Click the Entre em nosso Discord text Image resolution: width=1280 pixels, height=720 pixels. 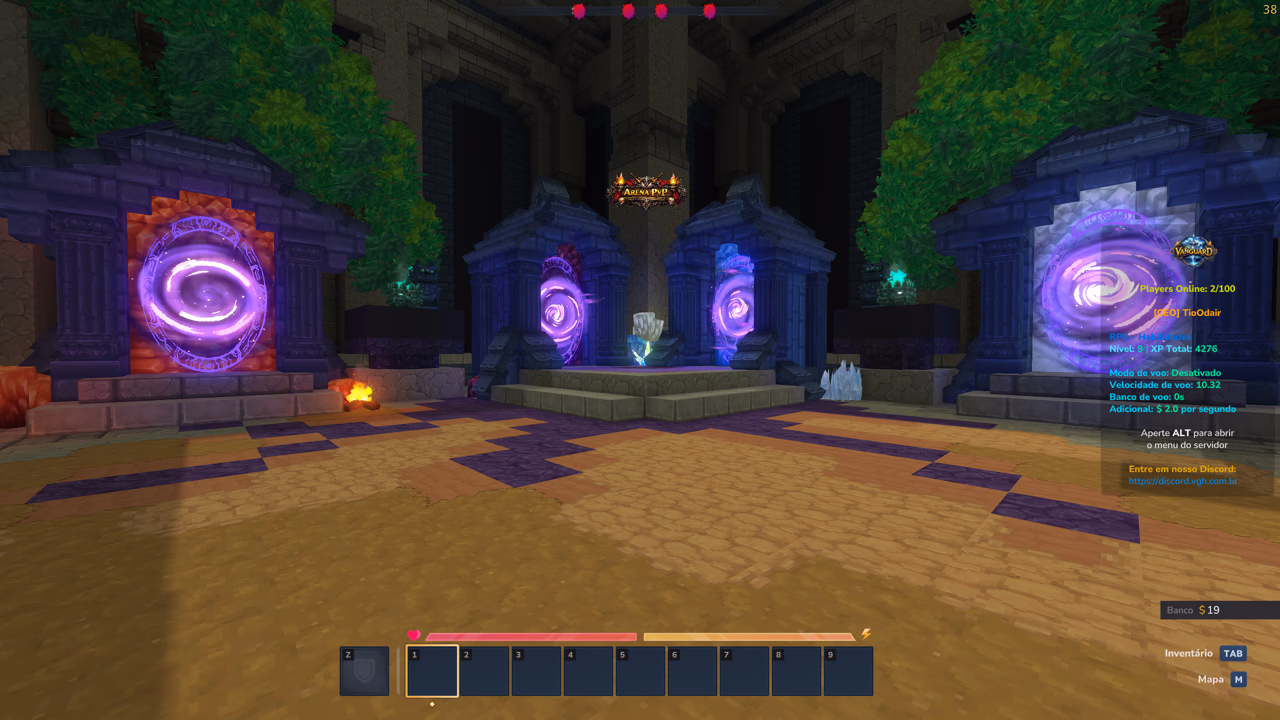1185,468
